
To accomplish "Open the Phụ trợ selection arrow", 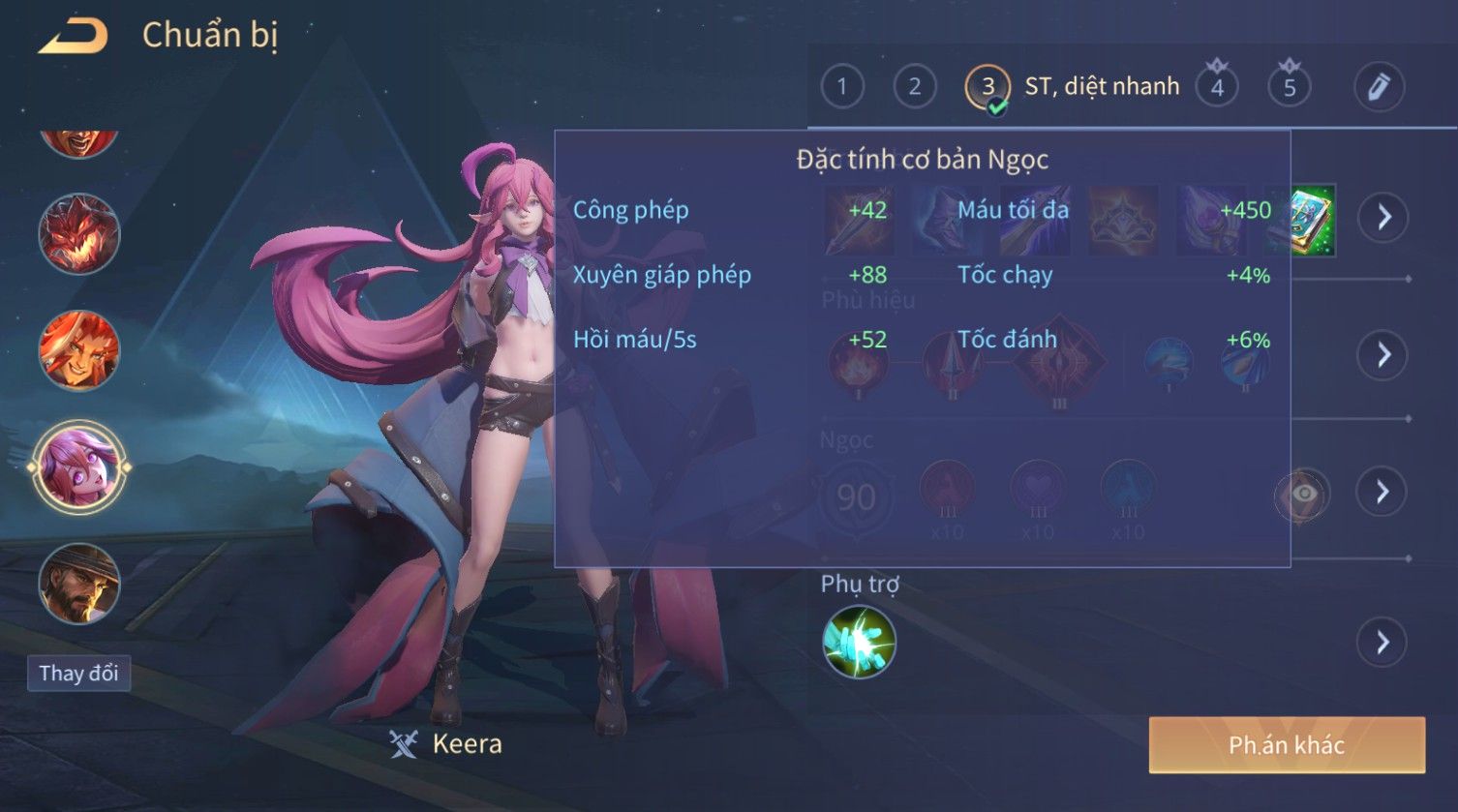I will (x=1383, y=643).
